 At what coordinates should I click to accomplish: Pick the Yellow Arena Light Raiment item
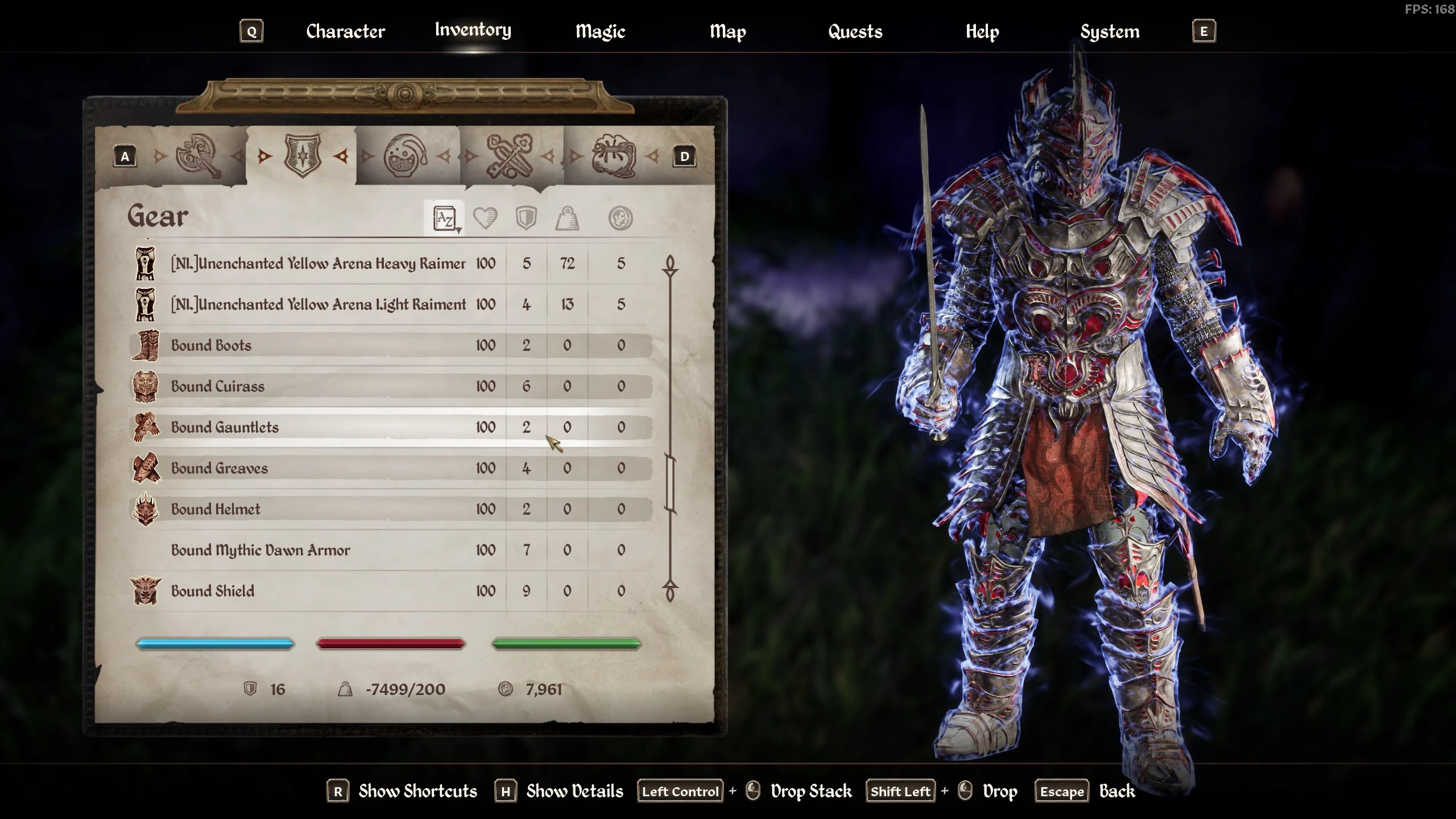(318, 305)
